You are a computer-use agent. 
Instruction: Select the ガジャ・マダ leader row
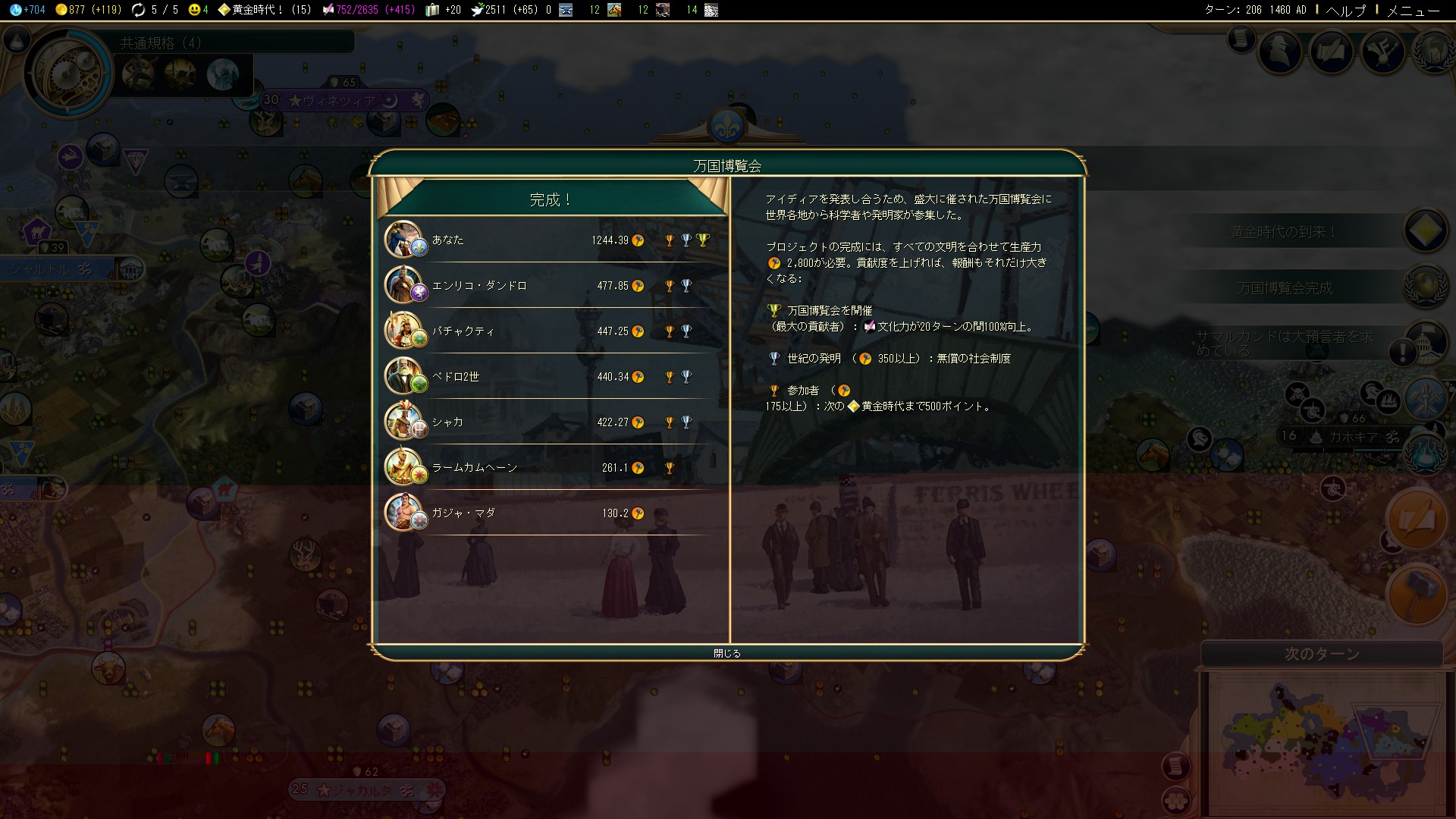tap(548, 513)
